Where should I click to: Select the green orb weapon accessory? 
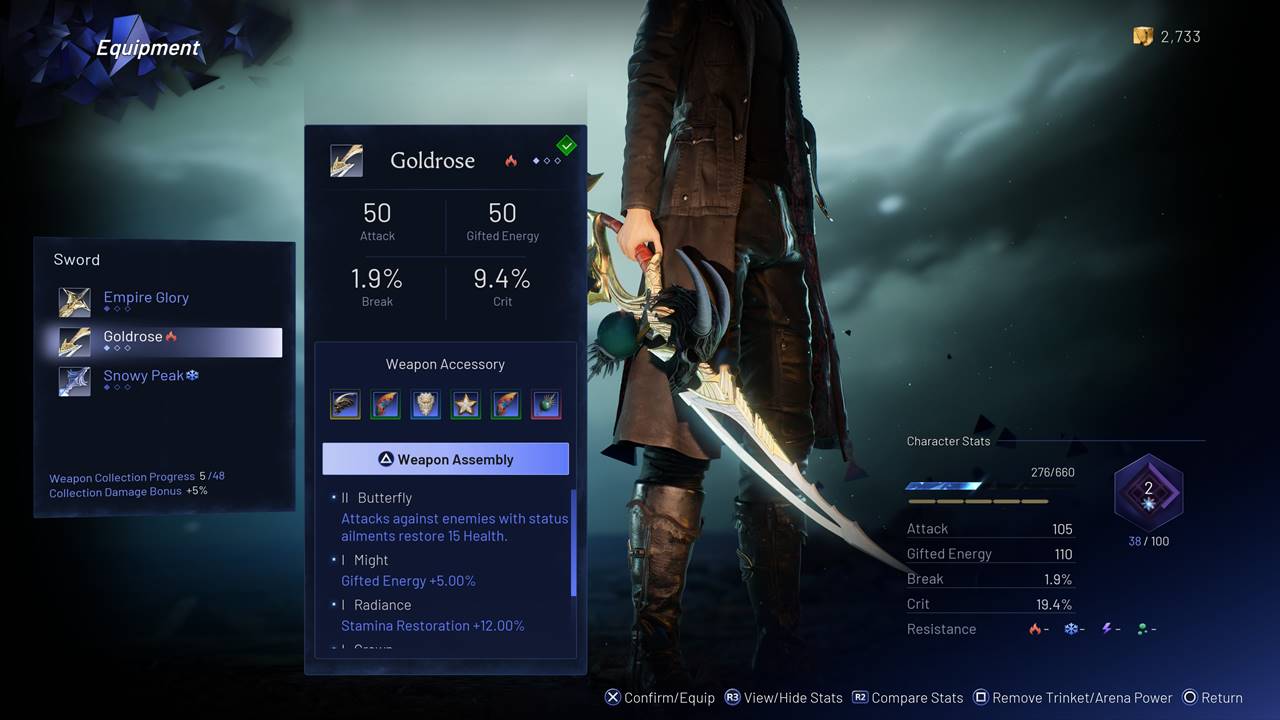(x=546, y=404)
